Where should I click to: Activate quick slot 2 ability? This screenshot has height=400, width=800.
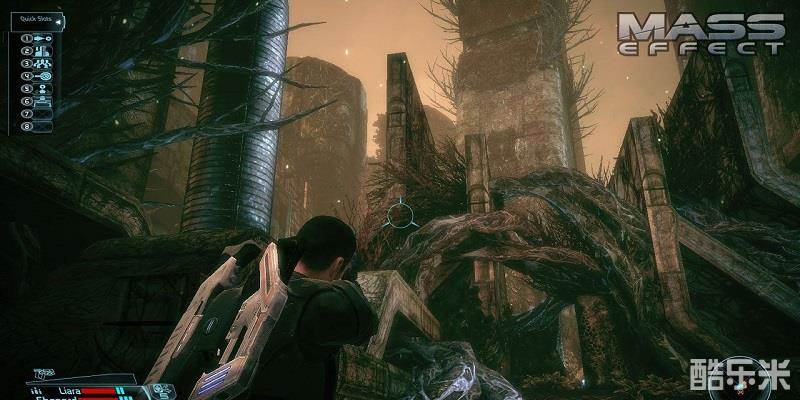coord(44,51)
